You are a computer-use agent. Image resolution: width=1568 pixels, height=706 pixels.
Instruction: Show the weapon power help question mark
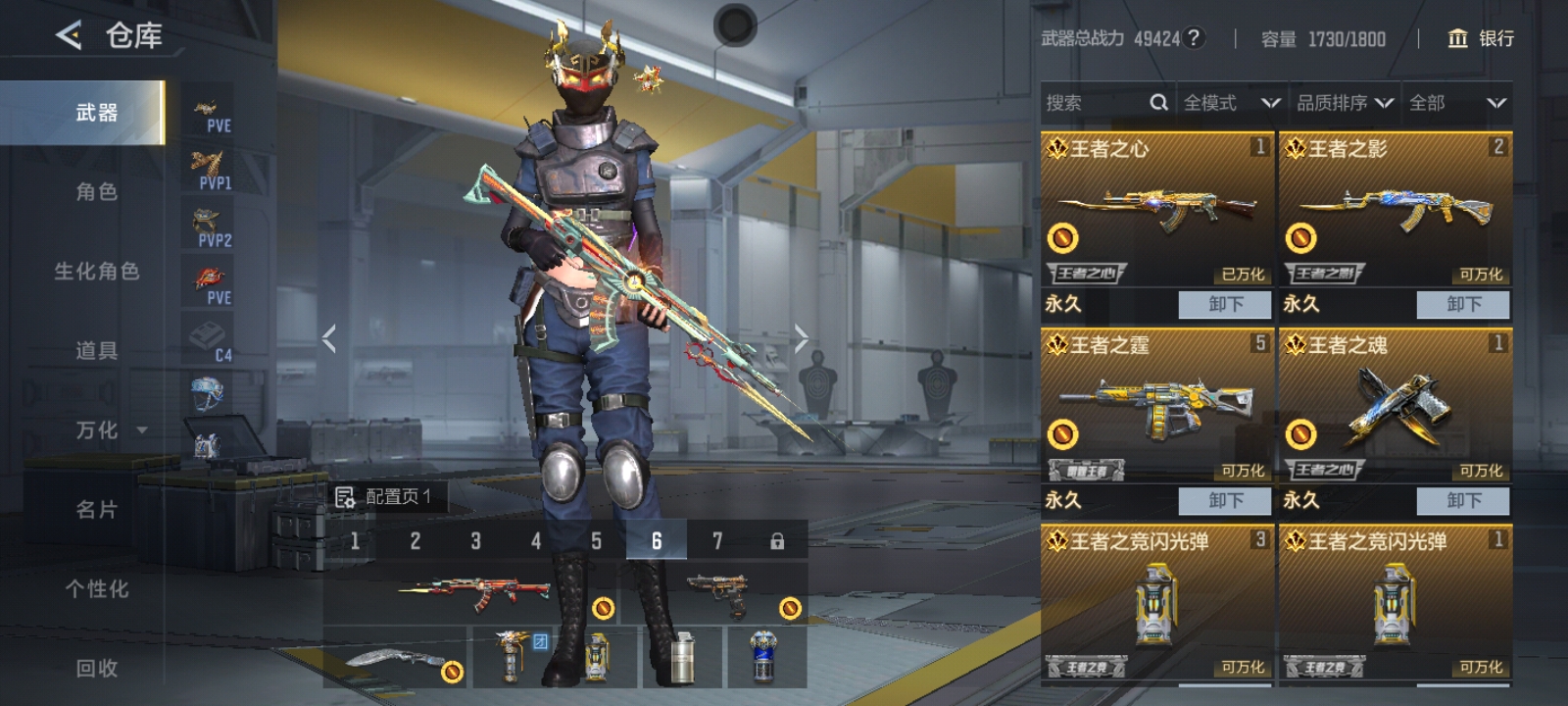coord(1193,38)
